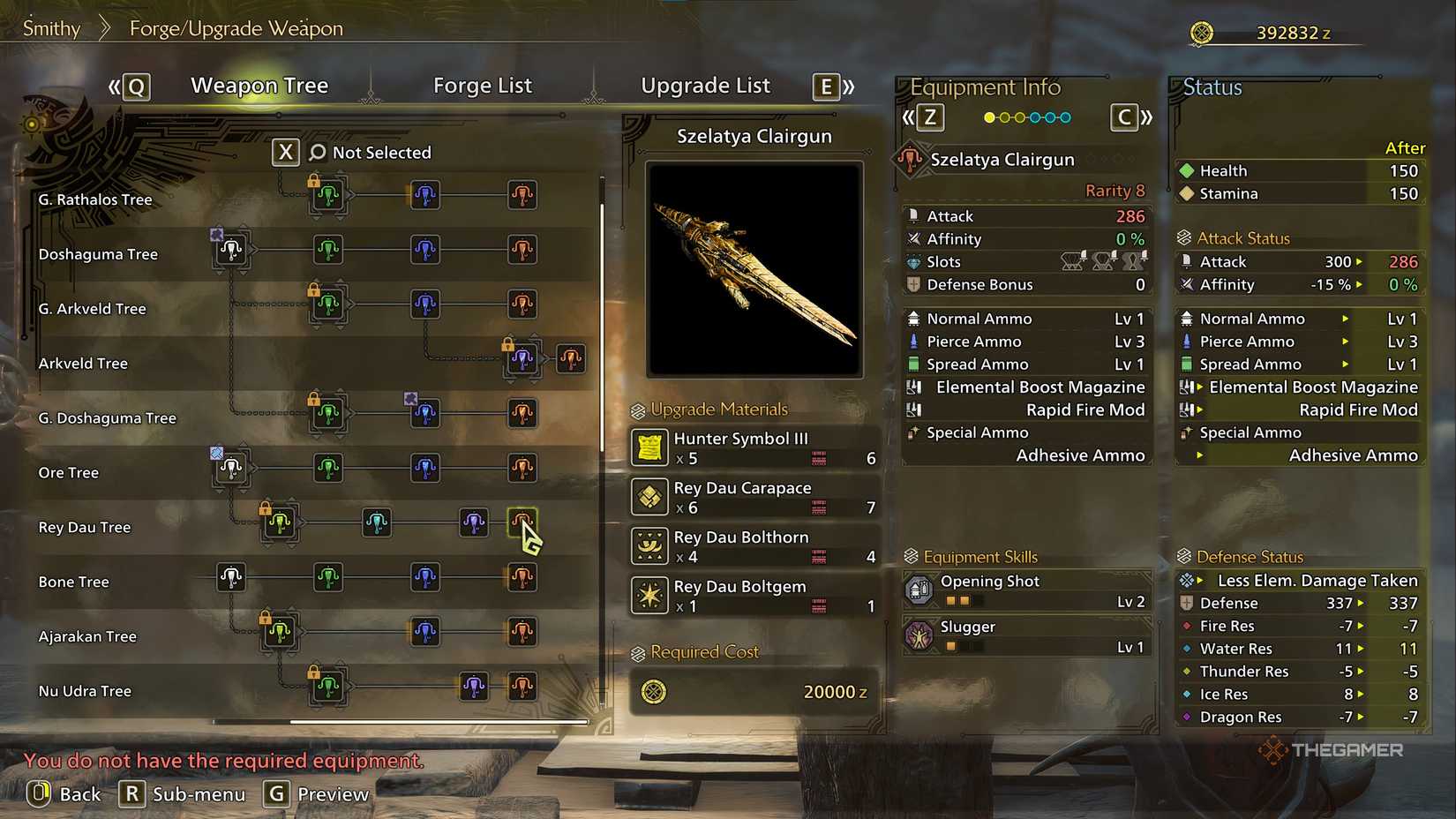Image resolution: width=1456 pixels, height=819 pixels.
Task: Click the Hunter Symbol III material icon
Action: (x=649, y=447)
